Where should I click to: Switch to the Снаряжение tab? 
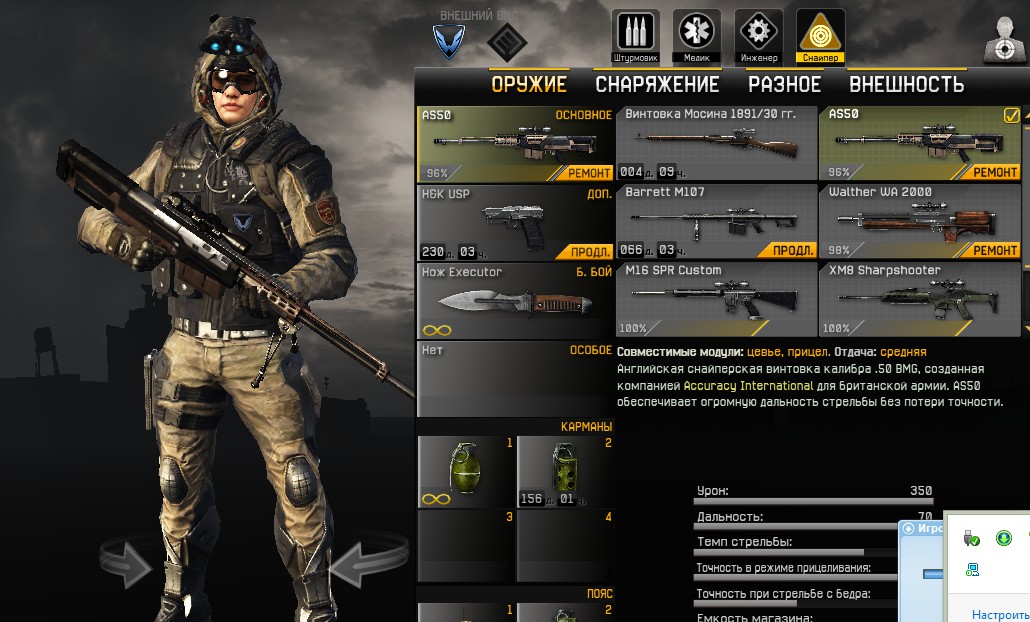pos(657,85)
